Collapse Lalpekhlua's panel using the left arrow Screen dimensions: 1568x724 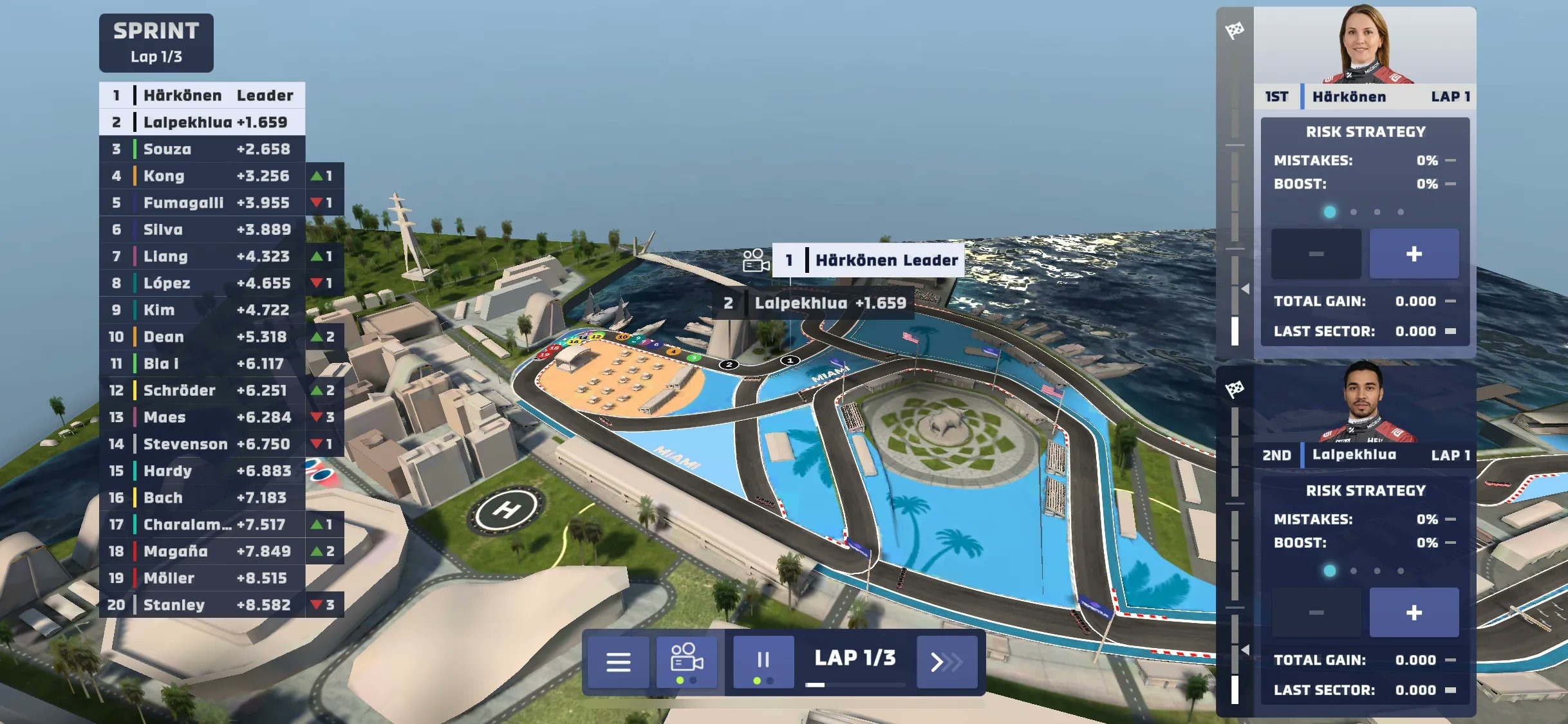pos(1246,649)
